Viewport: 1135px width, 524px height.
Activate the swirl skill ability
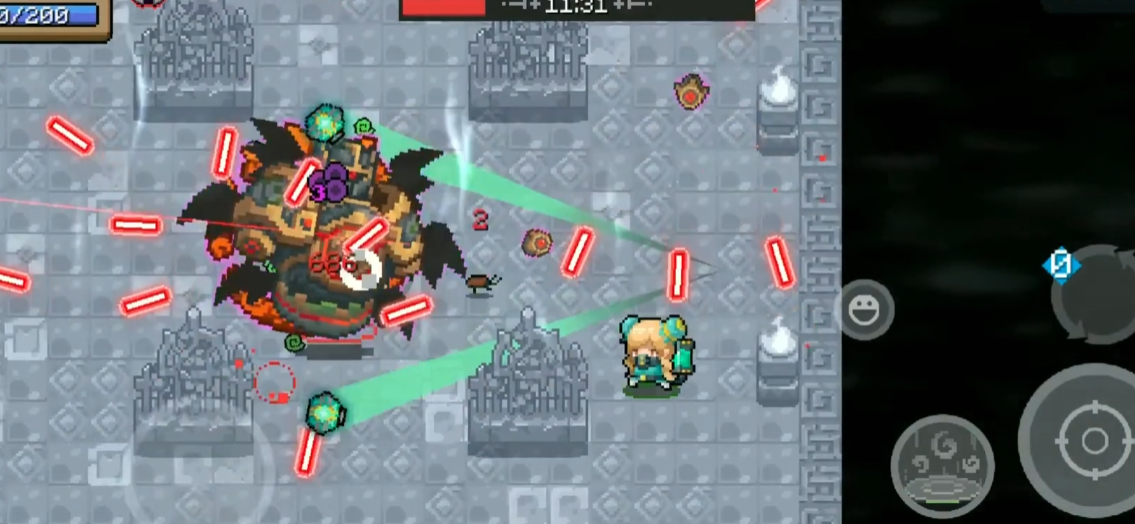point(941,464)
